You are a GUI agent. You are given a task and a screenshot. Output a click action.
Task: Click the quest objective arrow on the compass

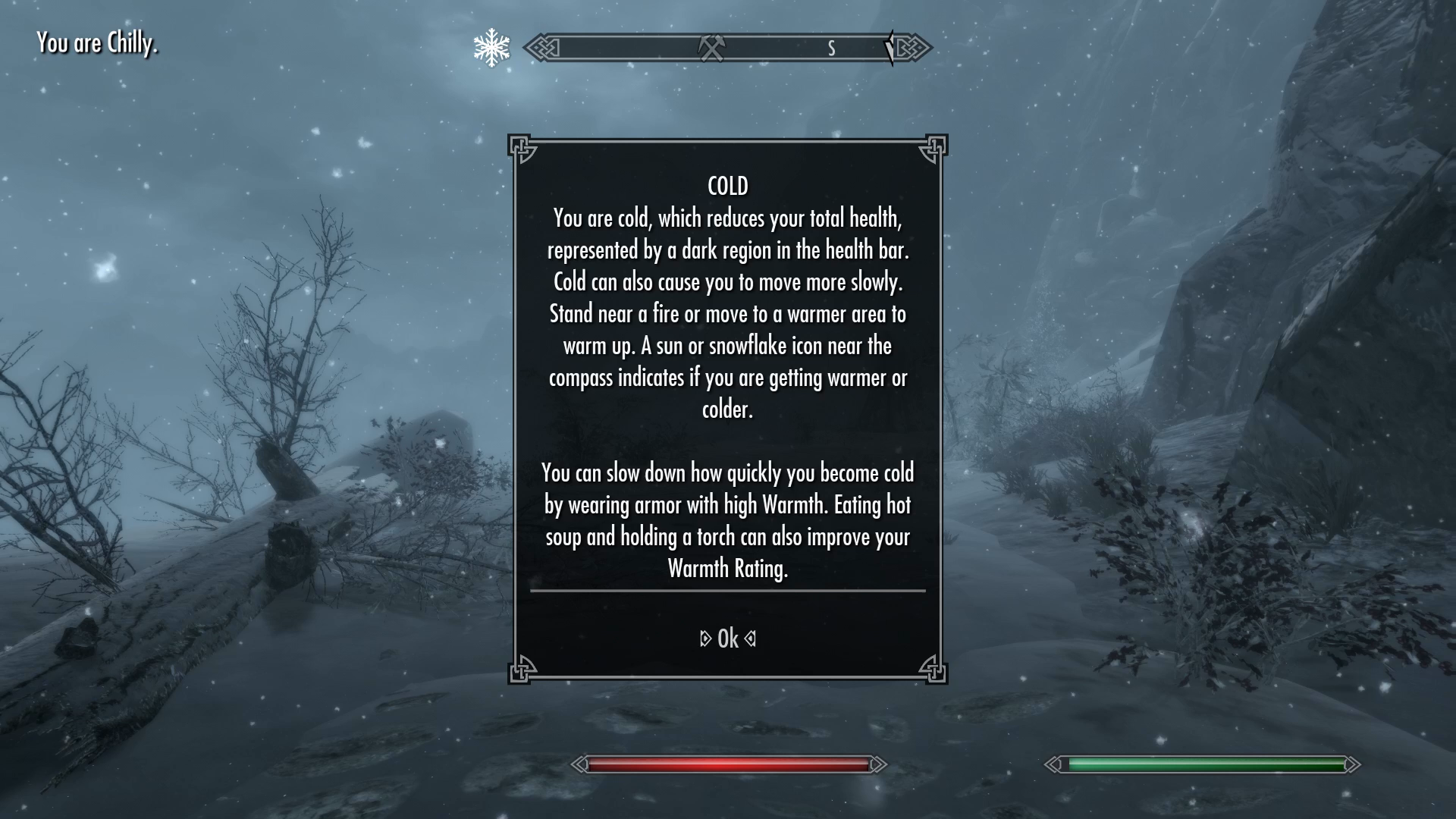889,47
